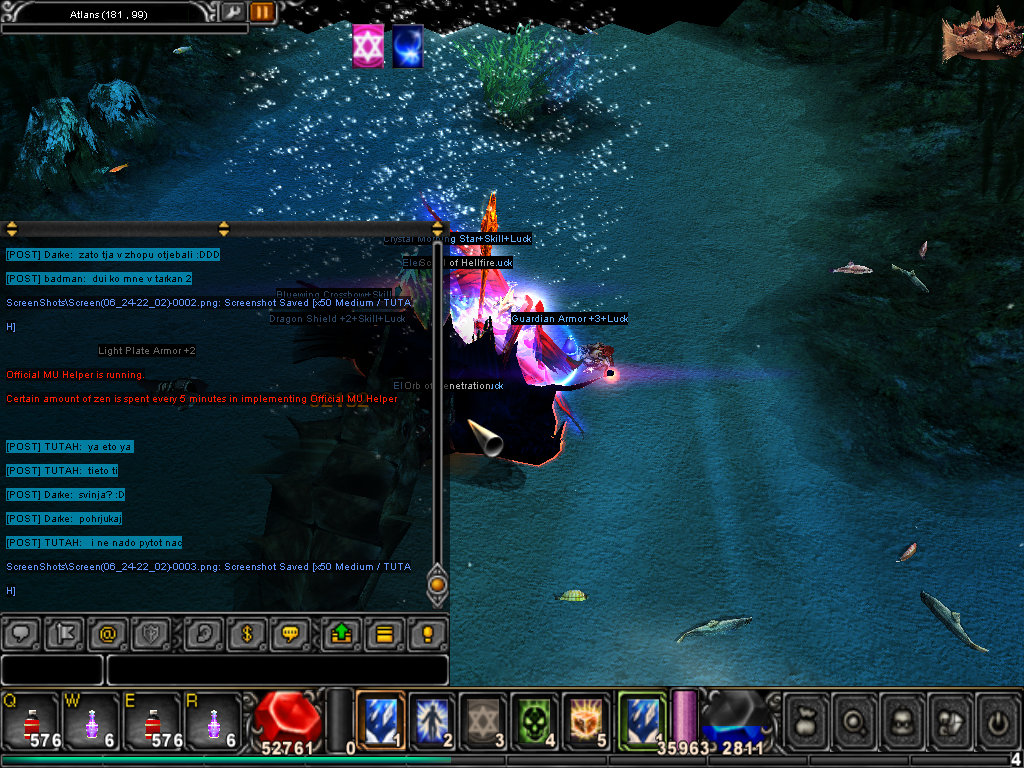
Task: Click the chat log scrollbar handle
Action: [x=437, y=584]
